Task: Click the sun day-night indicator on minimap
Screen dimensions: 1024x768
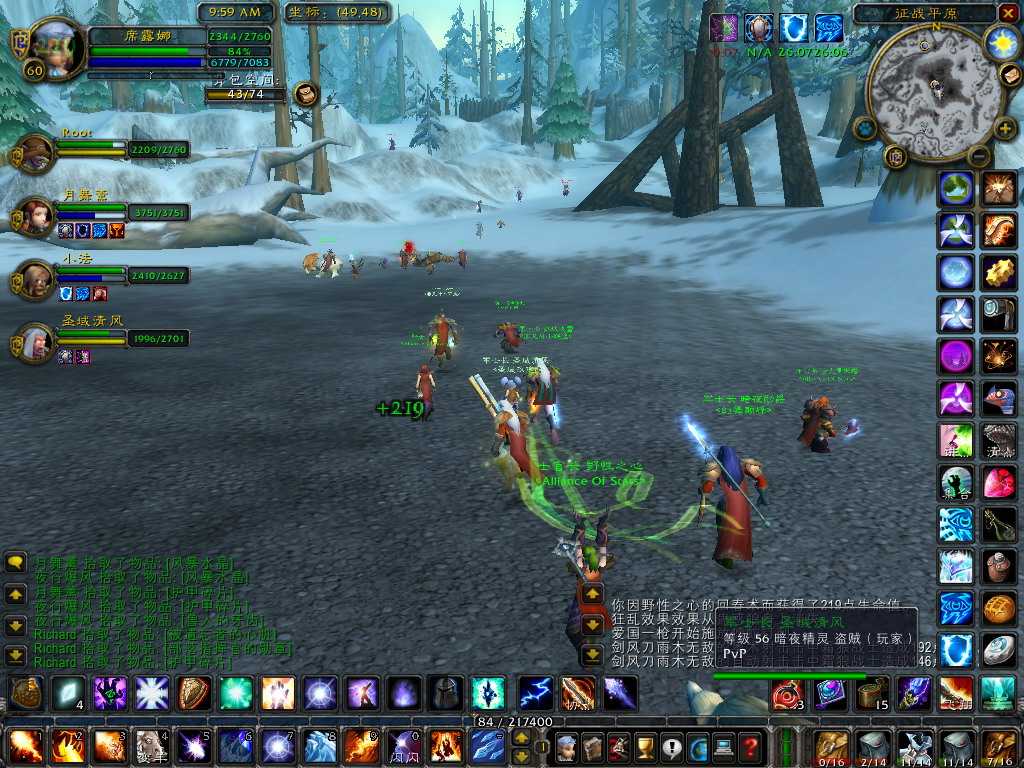Action: [1001, 42]
